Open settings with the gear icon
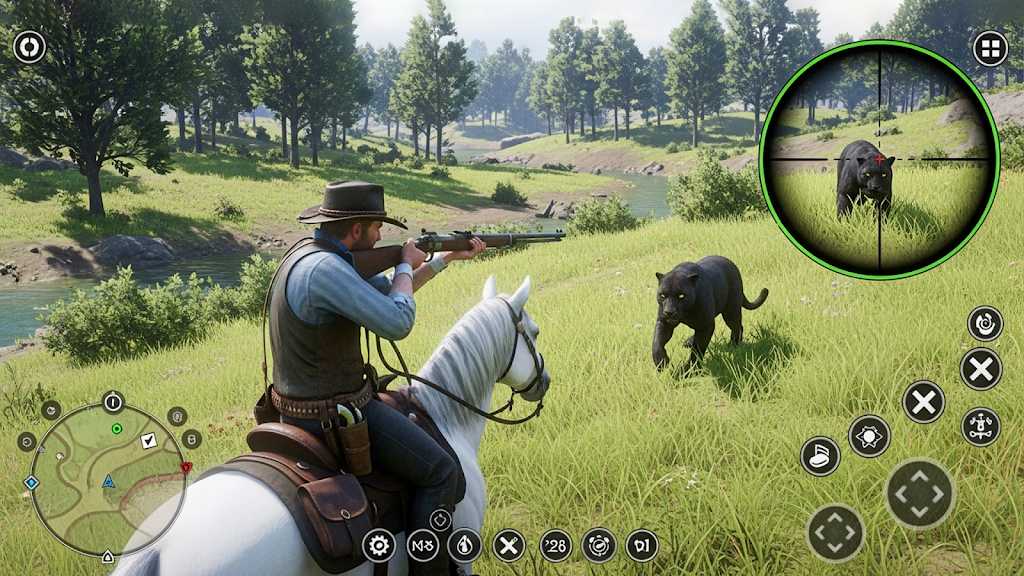The image size is (1024, 576). [378, 545]
